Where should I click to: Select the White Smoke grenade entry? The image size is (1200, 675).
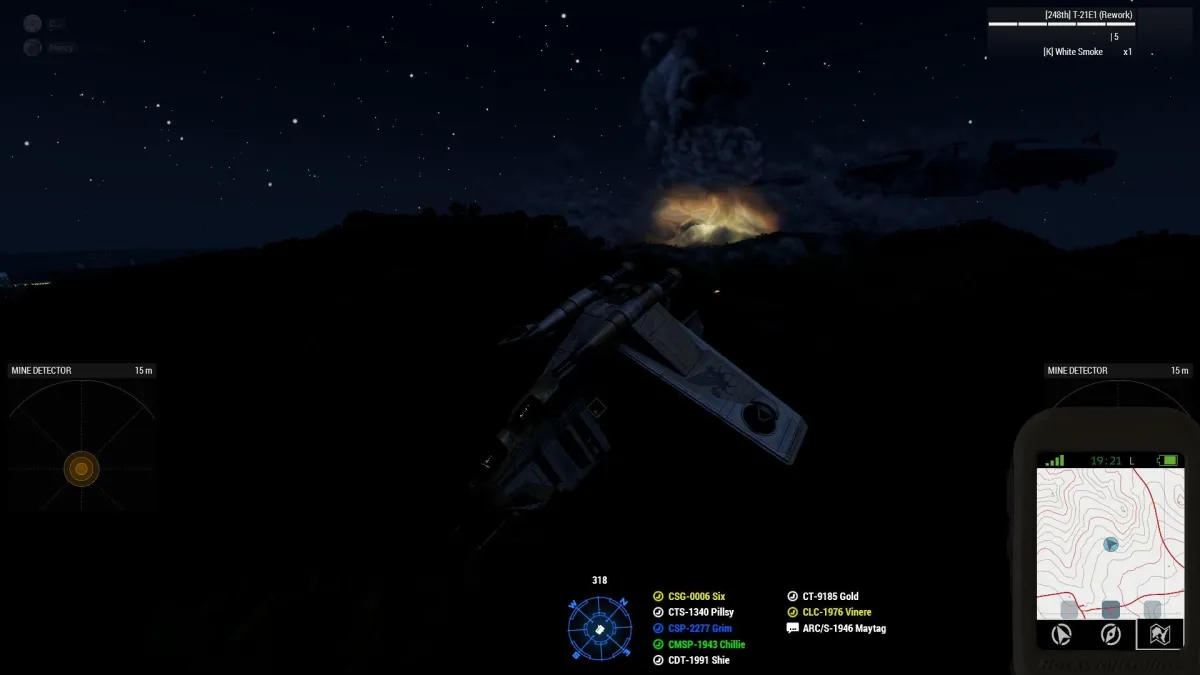1073,52
